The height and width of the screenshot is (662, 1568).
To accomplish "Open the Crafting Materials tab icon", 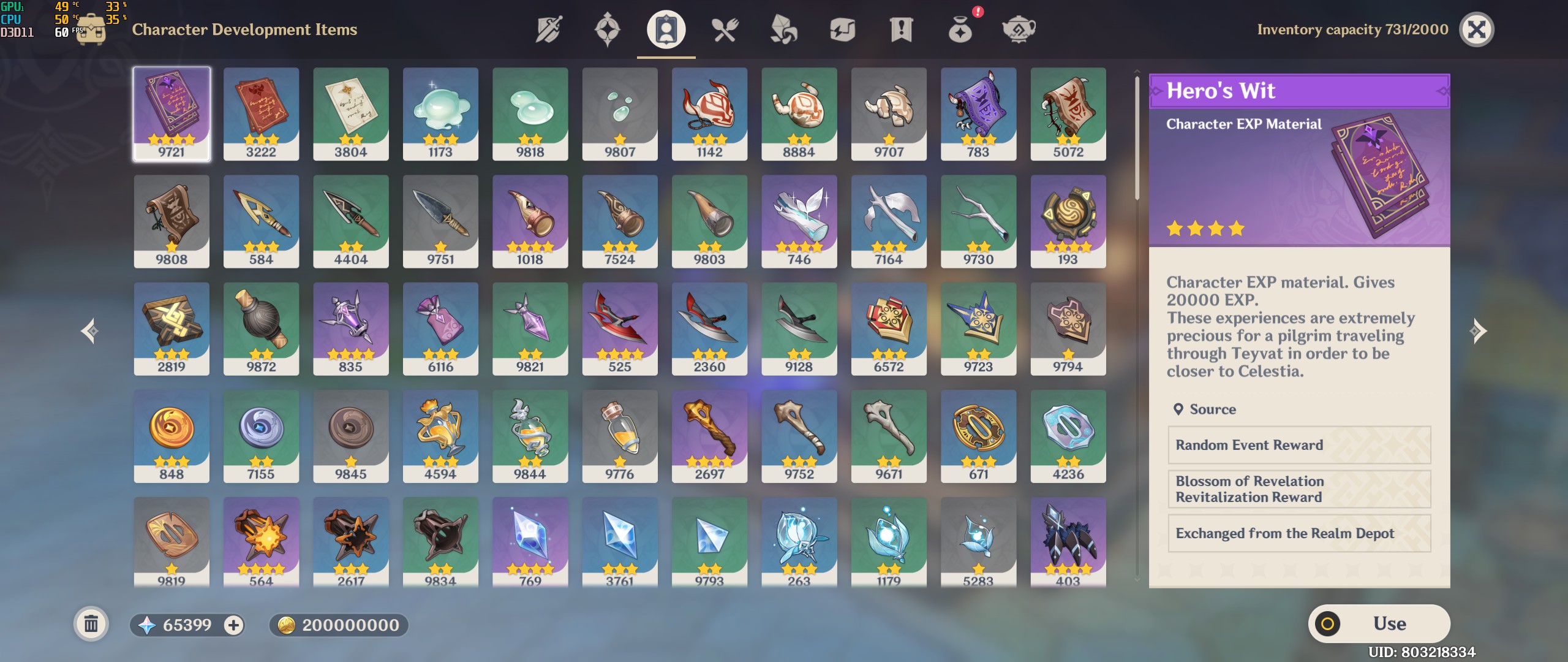I will 783,29.
